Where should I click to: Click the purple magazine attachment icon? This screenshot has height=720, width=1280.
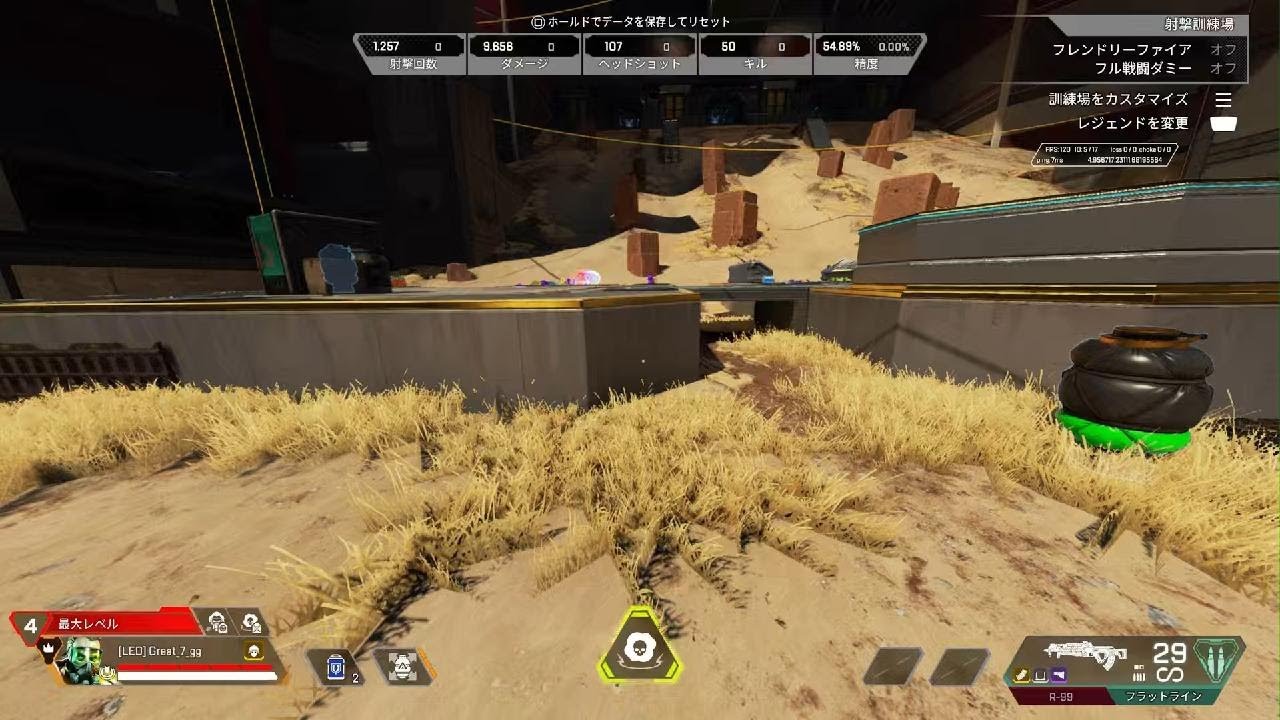click(x=1057, y=674)
